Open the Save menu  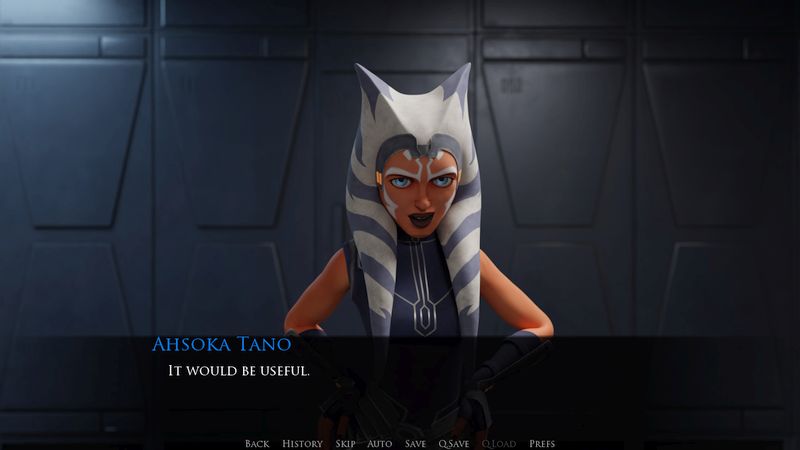(415, 443)
